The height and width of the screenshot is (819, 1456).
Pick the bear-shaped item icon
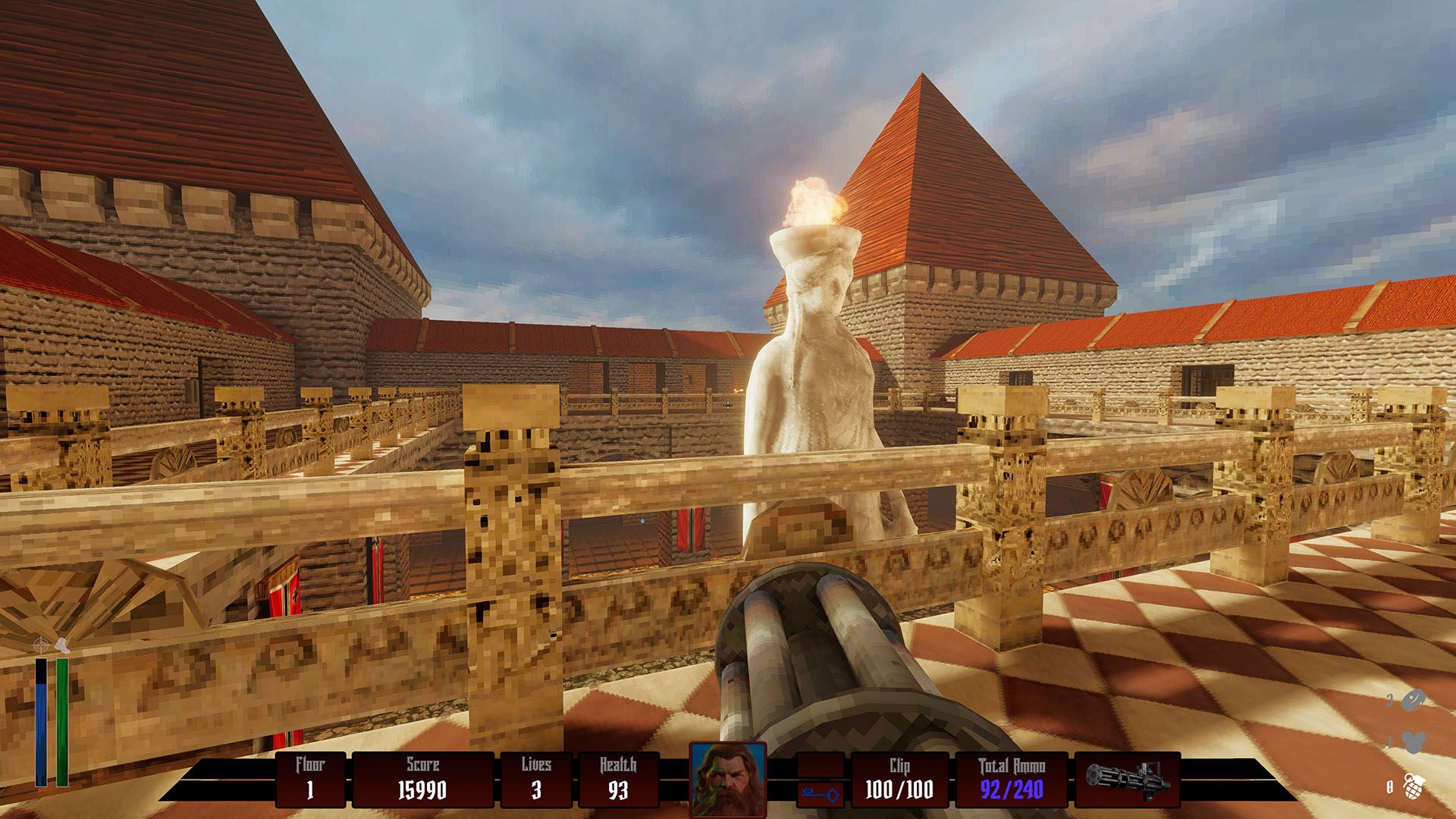[1413, 742]
